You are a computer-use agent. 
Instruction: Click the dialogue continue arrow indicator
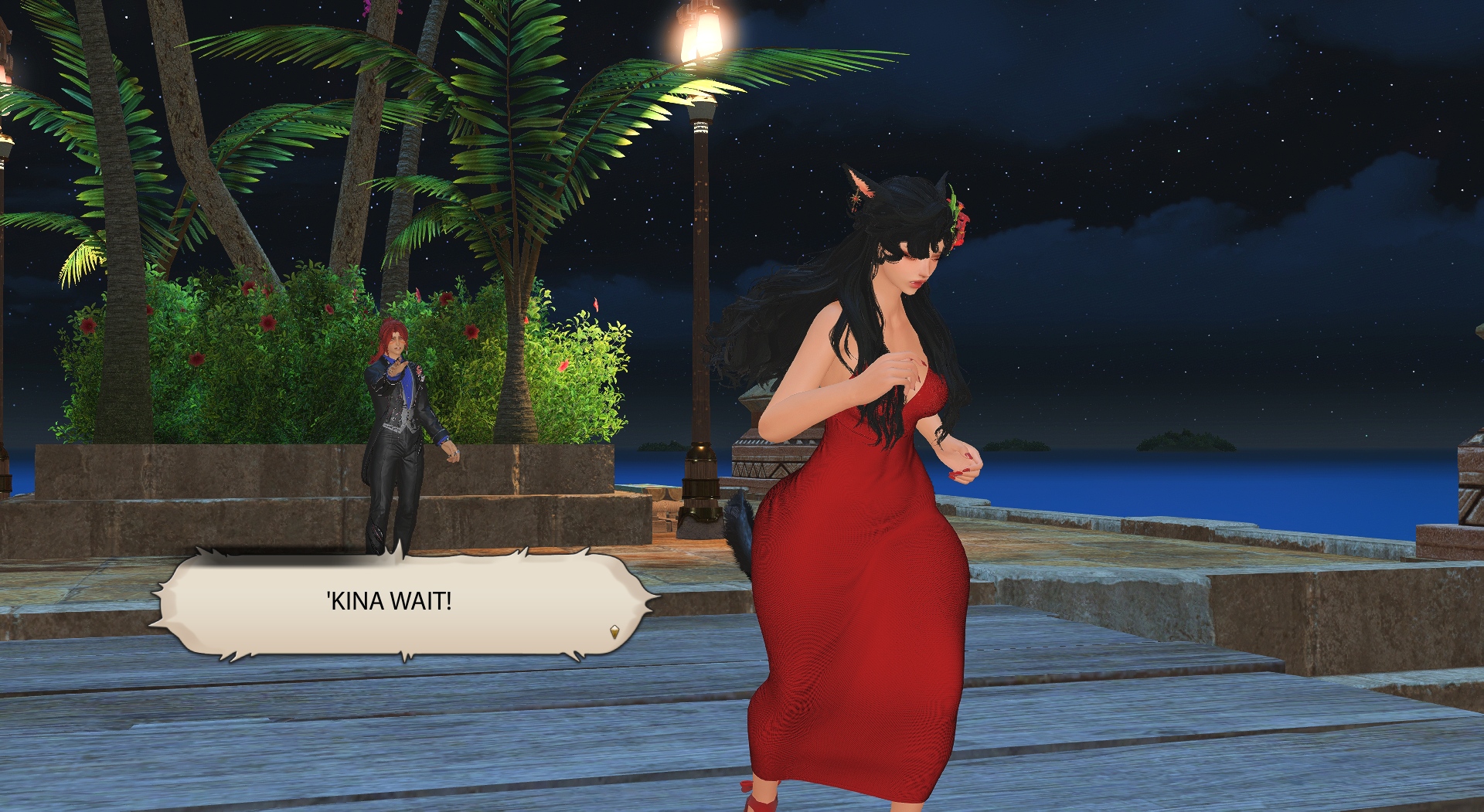pos(614,632)
